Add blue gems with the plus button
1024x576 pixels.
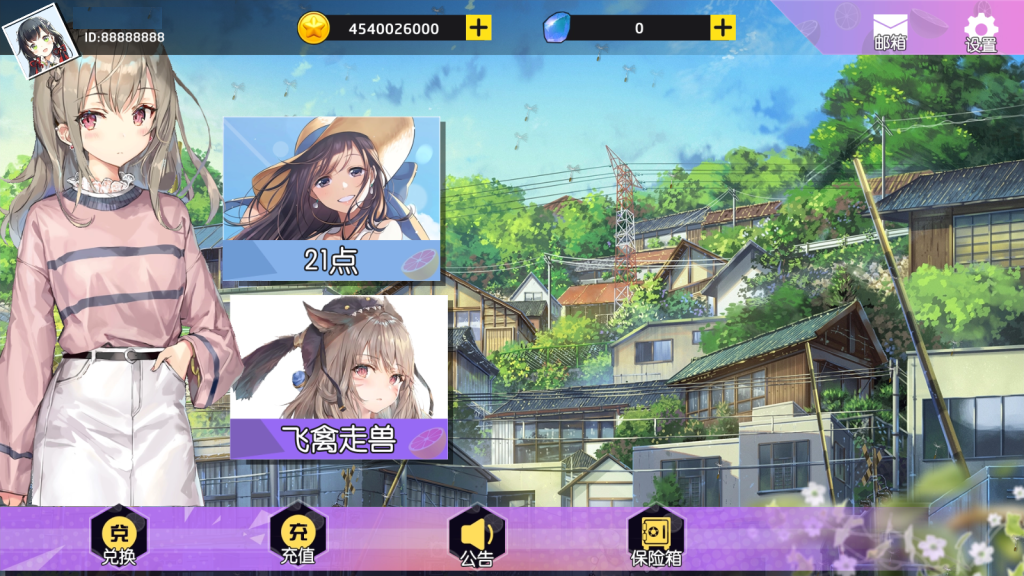[x=723, y=28]
